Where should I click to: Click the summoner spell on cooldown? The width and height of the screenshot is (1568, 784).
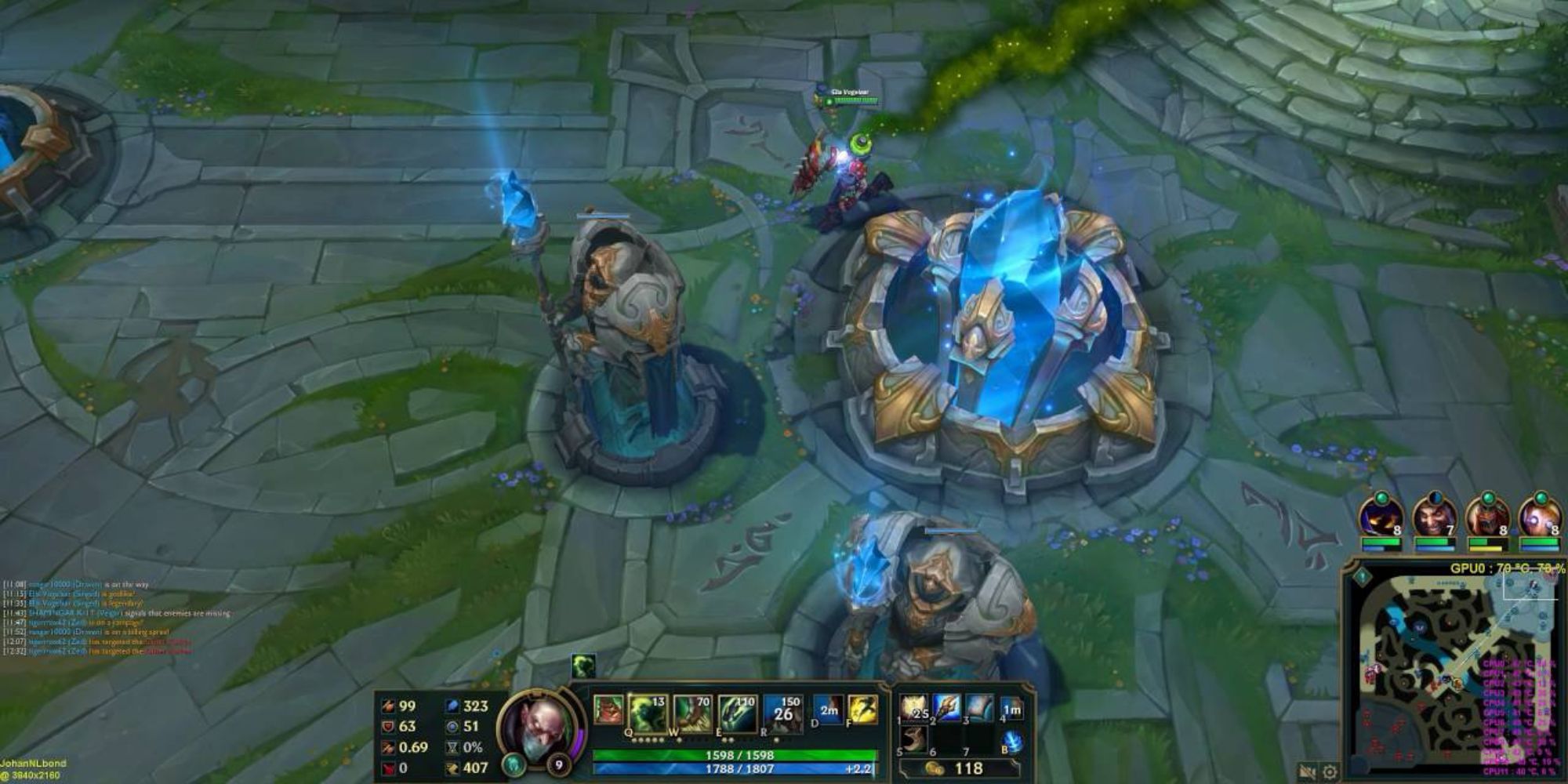[x=828, y=708]
